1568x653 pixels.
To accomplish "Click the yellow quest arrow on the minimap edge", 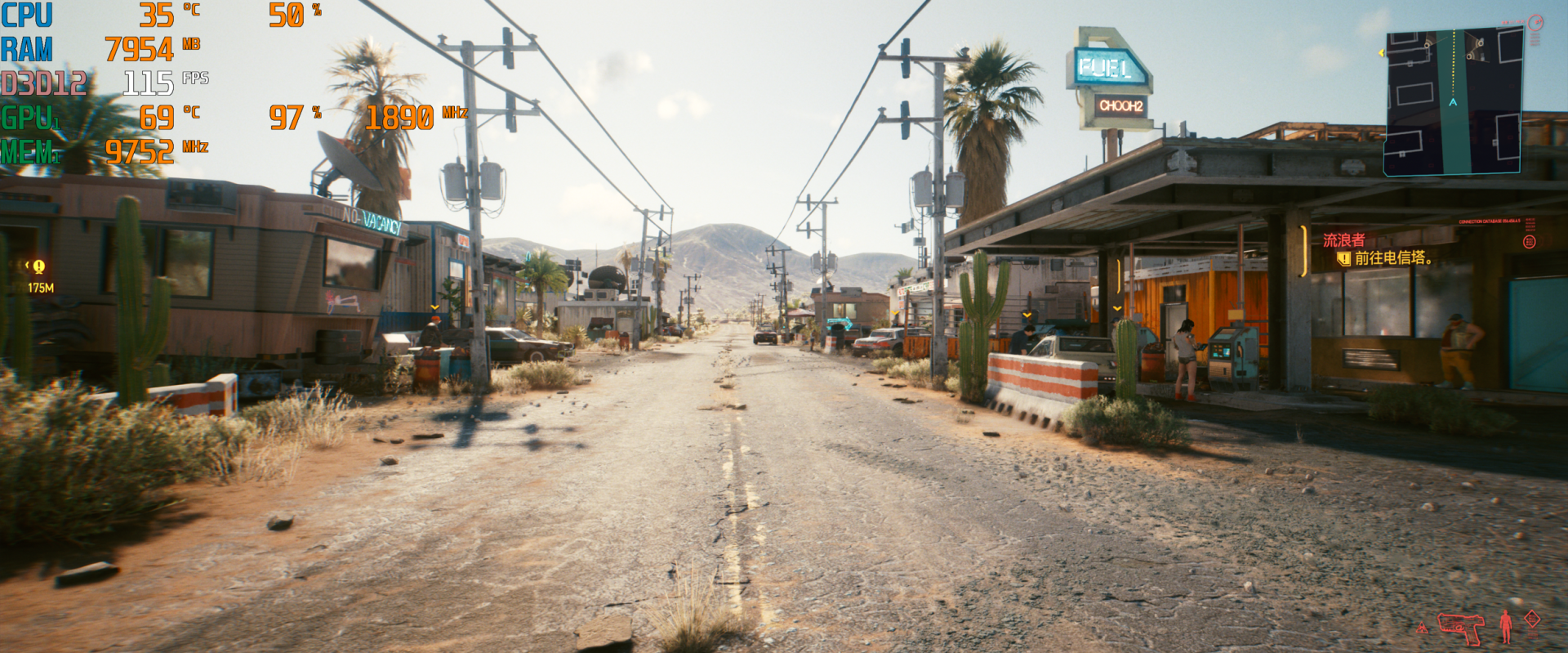I will click(1381, 53).
